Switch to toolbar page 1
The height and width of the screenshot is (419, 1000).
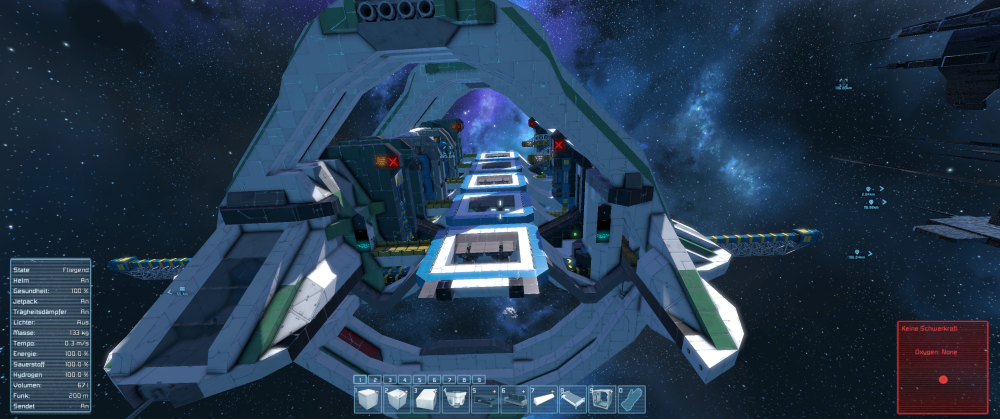coord(359,380)
